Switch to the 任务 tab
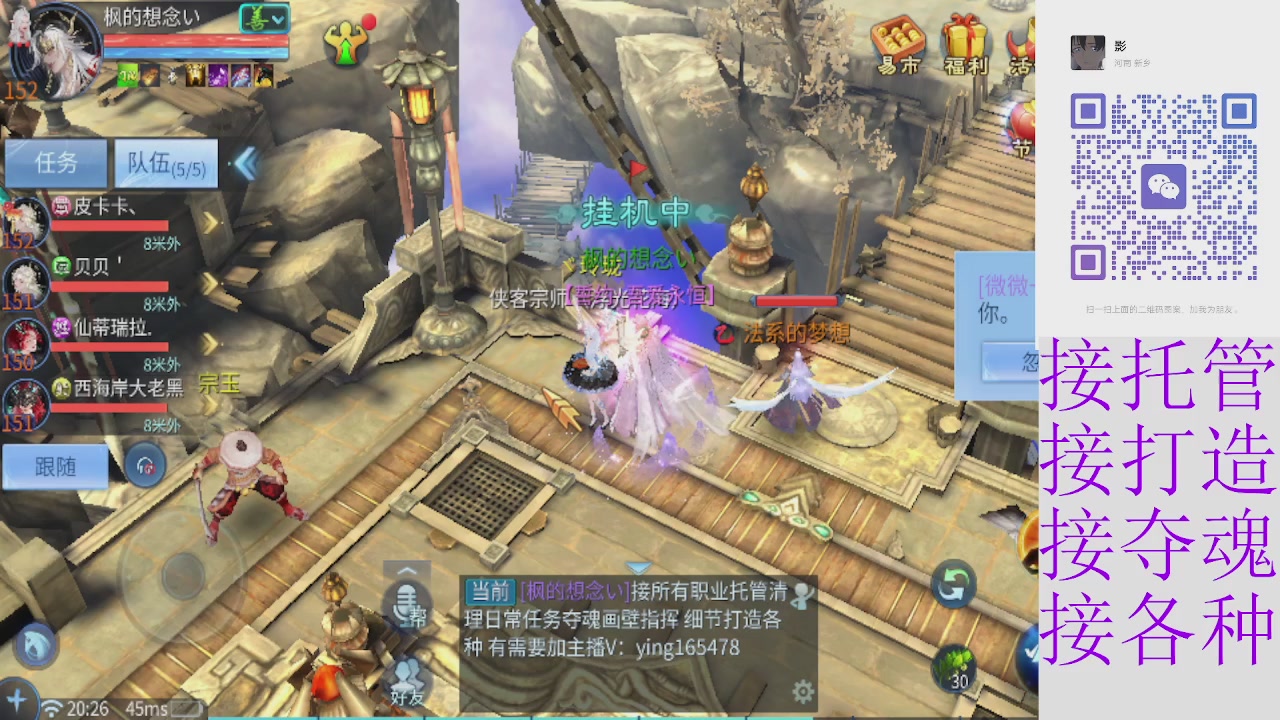Screen dimensions: 1280x720 pos(56,163)
